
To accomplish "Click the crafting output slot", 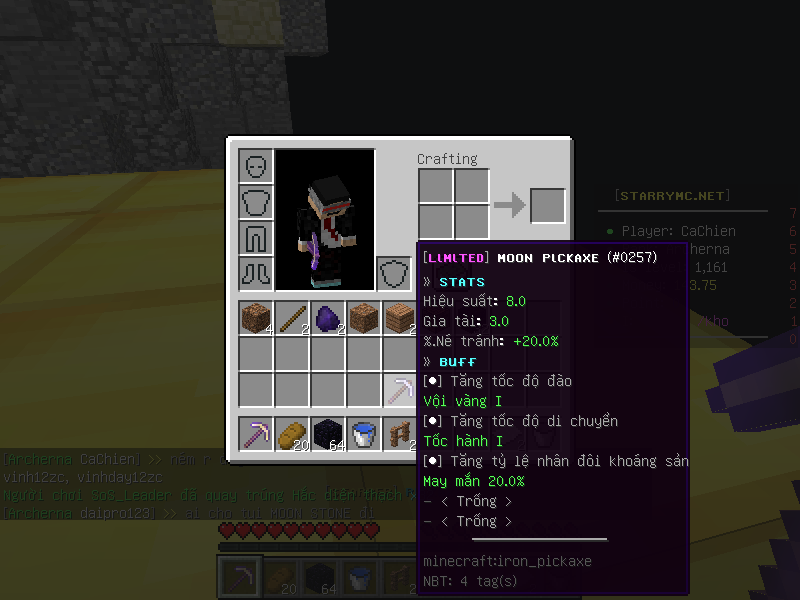I will click(x=547, y=206).
